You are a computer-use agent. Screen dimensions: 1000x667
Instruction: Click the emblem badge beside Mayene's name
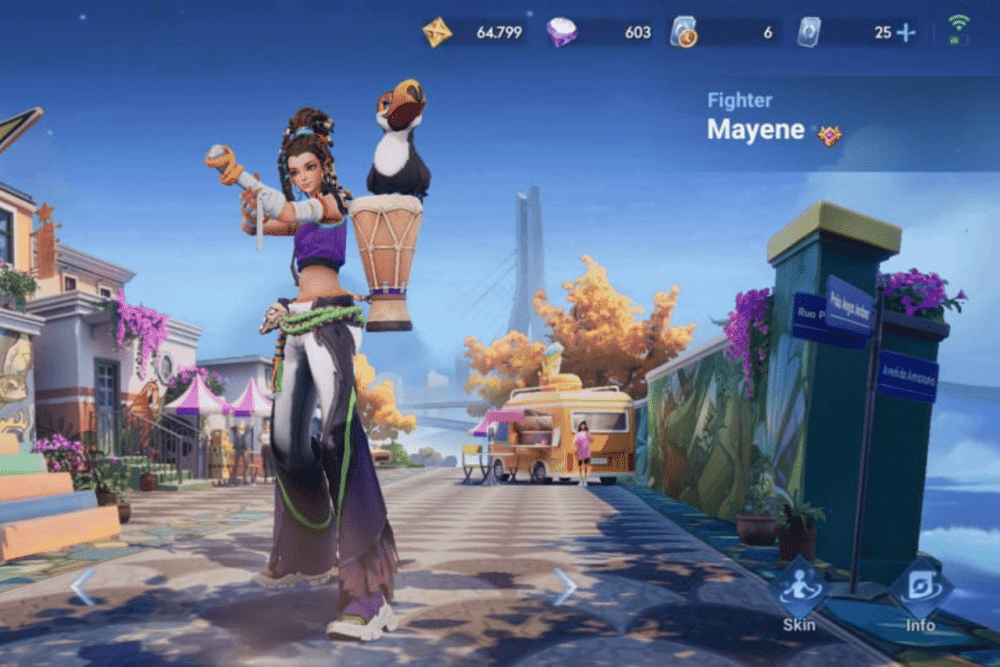829,135
